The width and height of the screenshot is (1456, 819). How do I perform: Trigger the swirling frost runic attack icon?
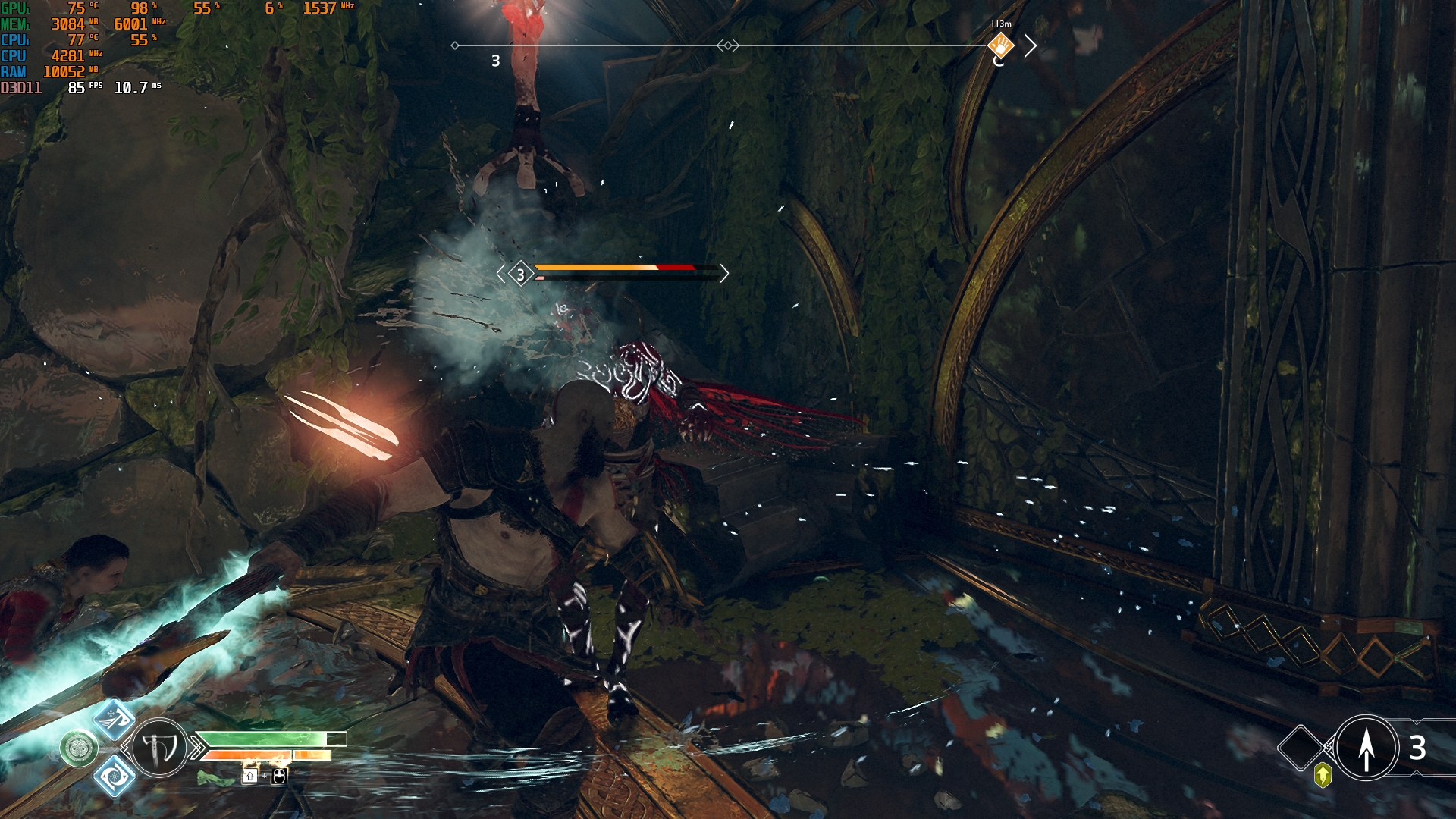pos(114,776)
